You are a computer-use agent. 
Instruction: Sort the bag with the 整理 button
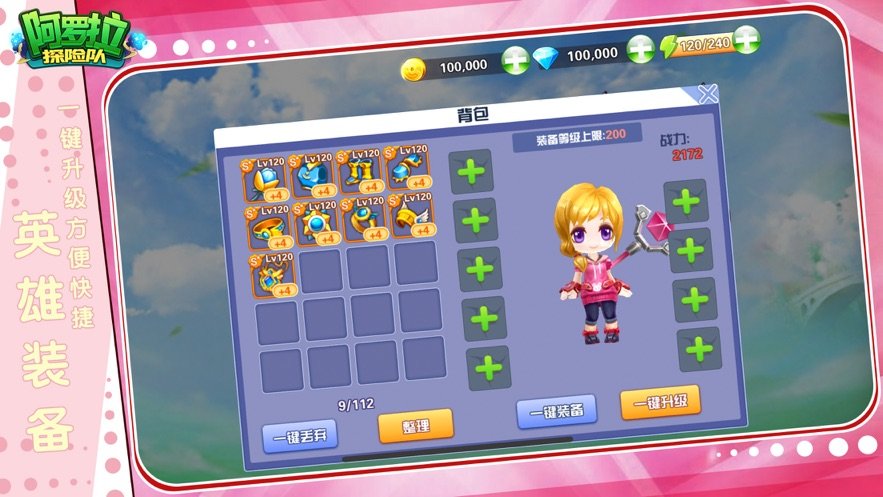416,426
